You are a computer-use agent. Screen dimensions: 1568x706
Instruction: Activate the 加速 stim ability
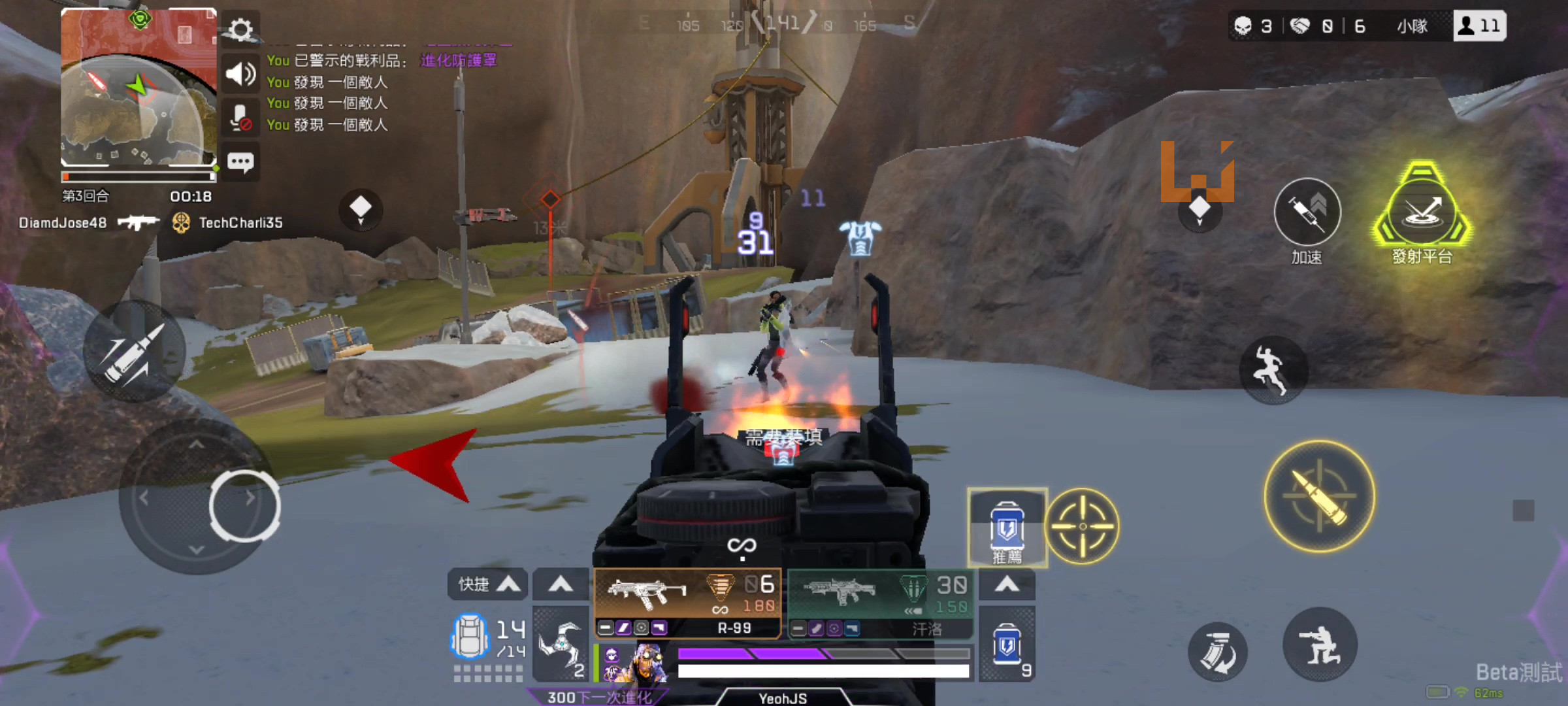point(1307,212)
